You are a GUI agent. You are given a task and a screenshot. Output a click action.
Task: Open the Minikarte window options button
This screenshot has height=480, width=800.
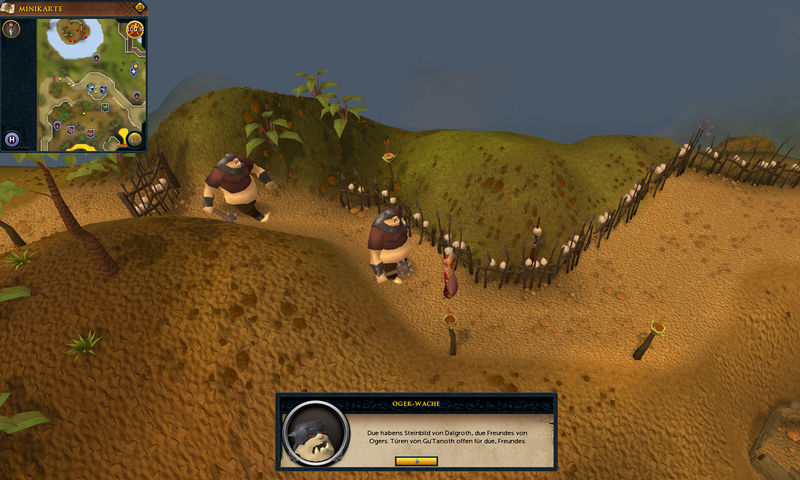pyautogui.click(x=139, y=7)
